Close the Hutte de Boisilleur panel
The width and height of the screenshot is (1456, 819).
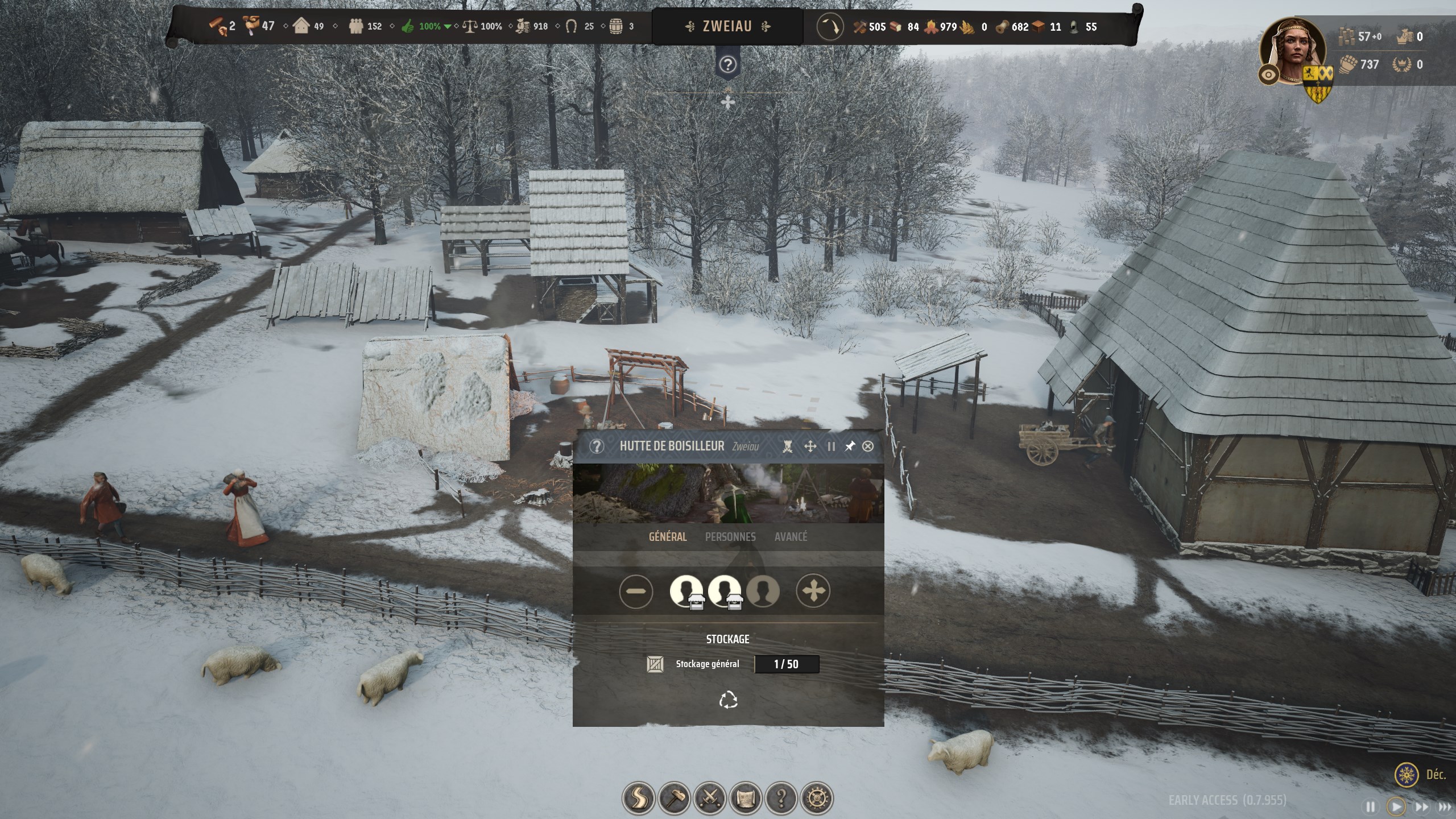click(867, 446)
